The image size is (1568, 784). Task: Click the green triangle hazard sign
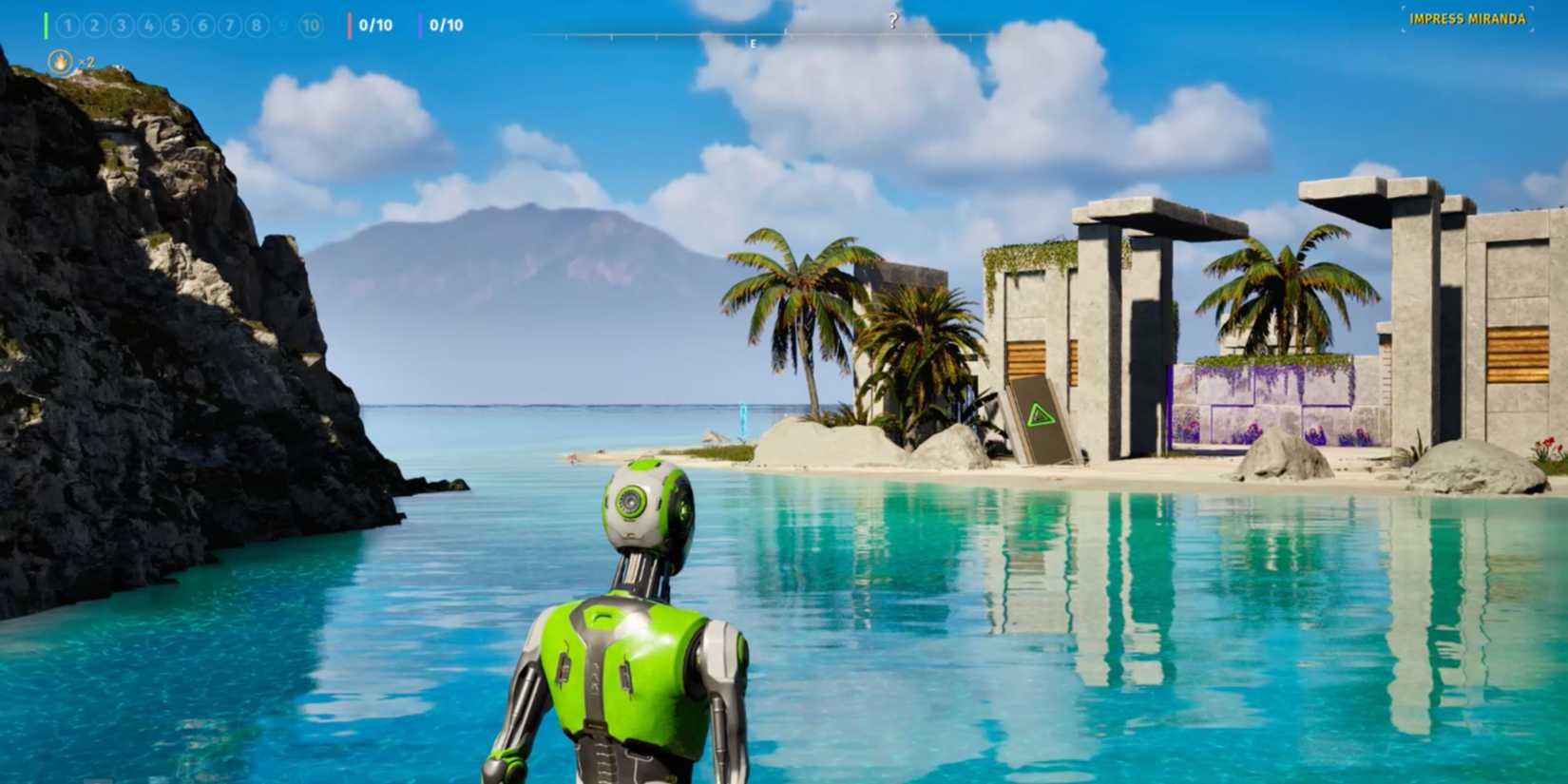pyautogui.click(x=1042, y=412)
